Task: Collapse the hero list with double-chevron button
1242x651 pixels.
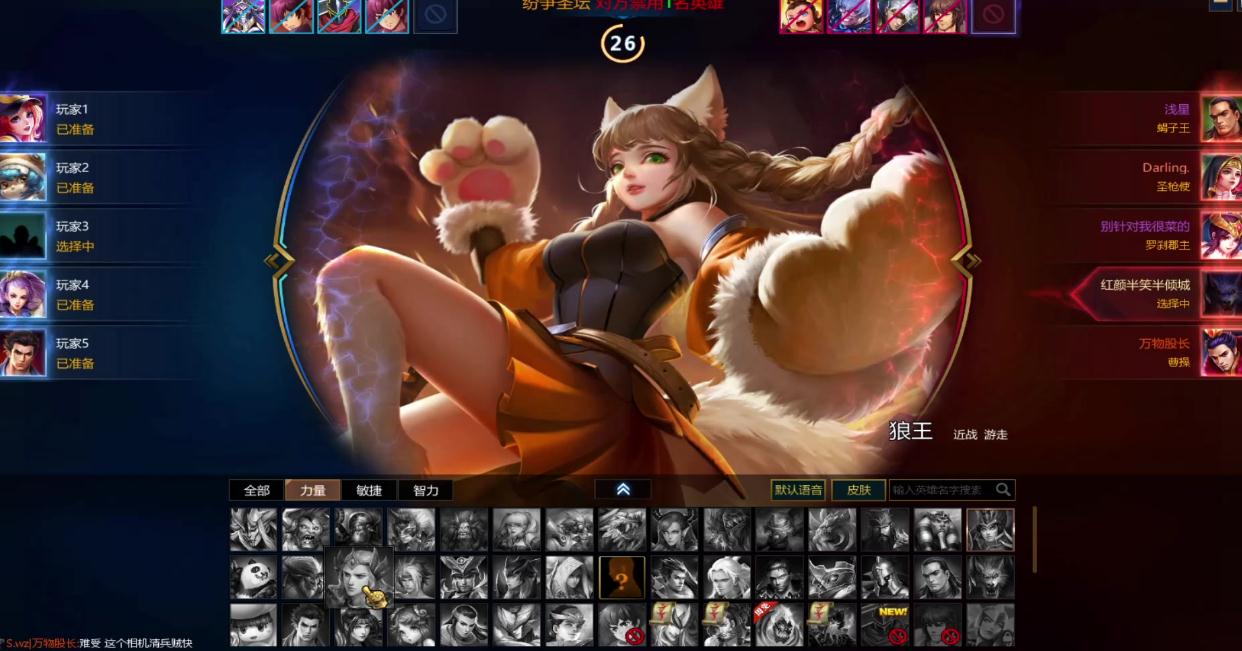Action: pos(623,489)
